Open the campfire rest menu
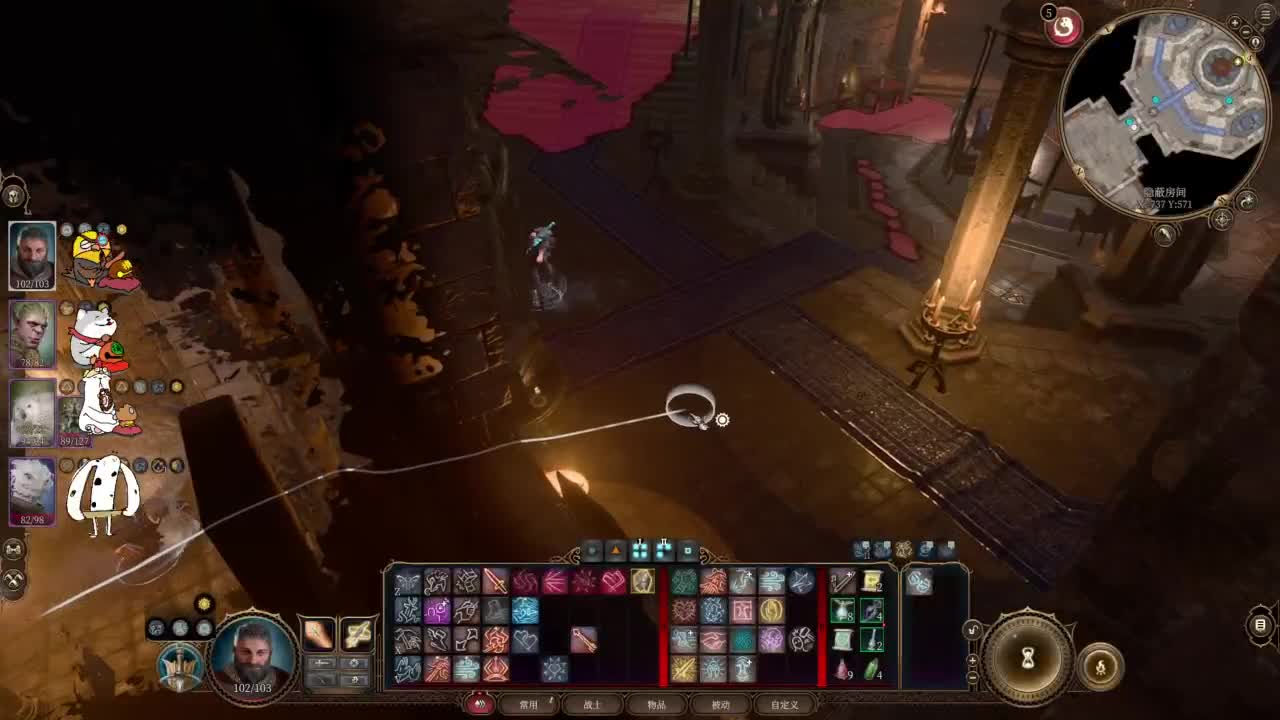The image size is (1280, 720). [1101, 665]
